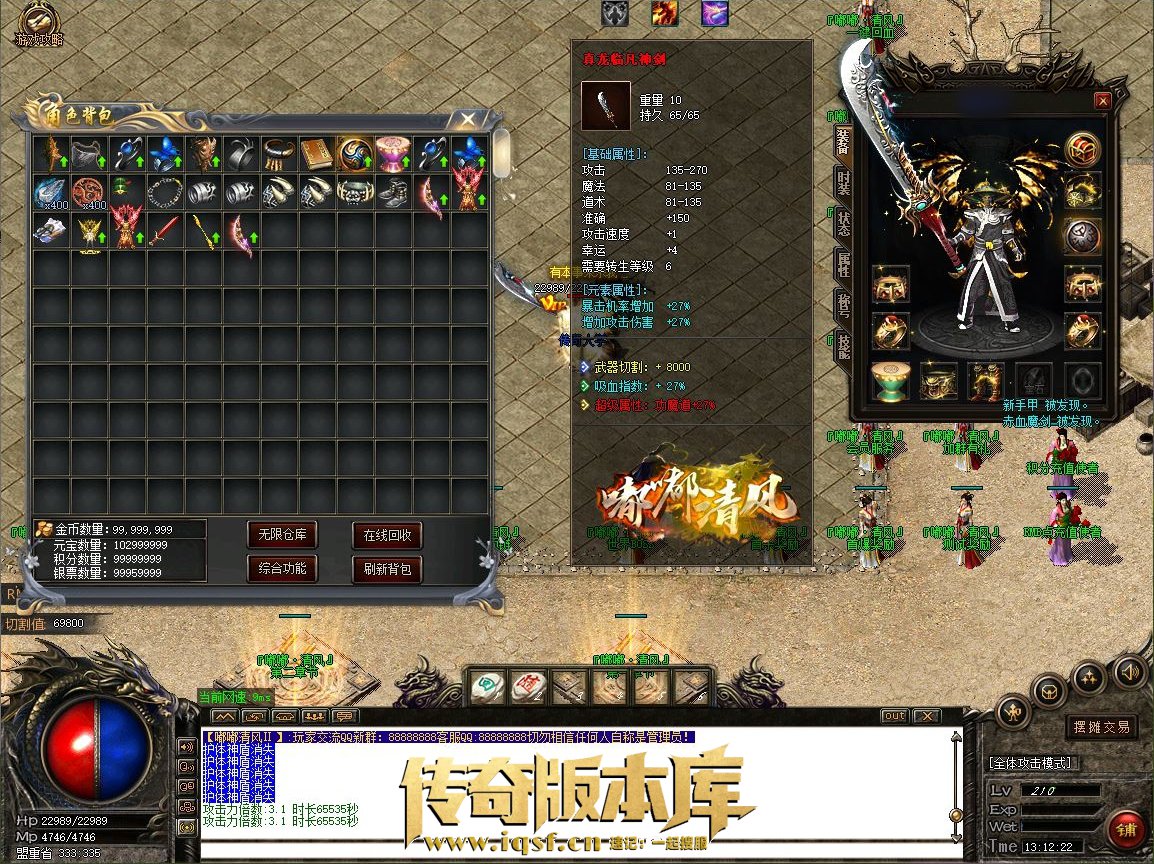1154x864 pixels.
Task: Select the pink goblet item in backpack
Action: click(393, 153)
